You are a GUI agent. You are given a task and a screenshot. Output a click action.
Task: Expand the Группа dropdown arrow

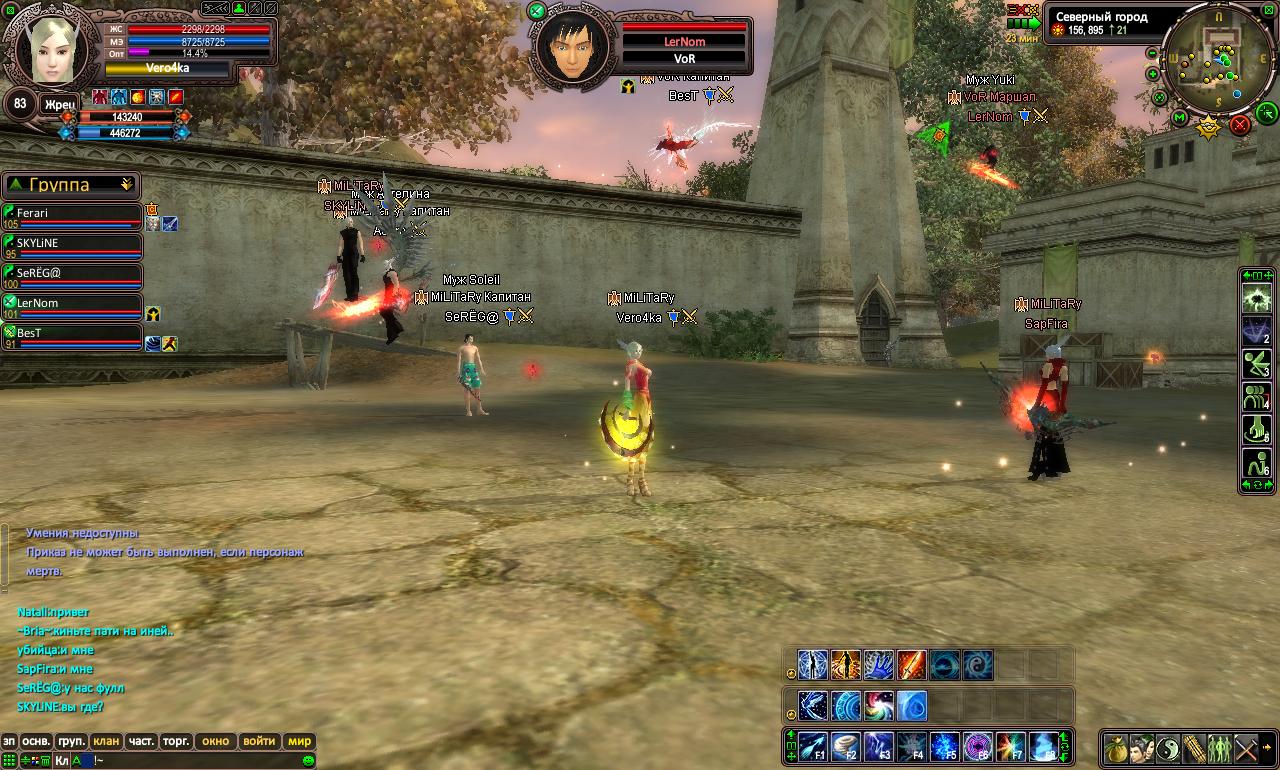coord(126,185)
